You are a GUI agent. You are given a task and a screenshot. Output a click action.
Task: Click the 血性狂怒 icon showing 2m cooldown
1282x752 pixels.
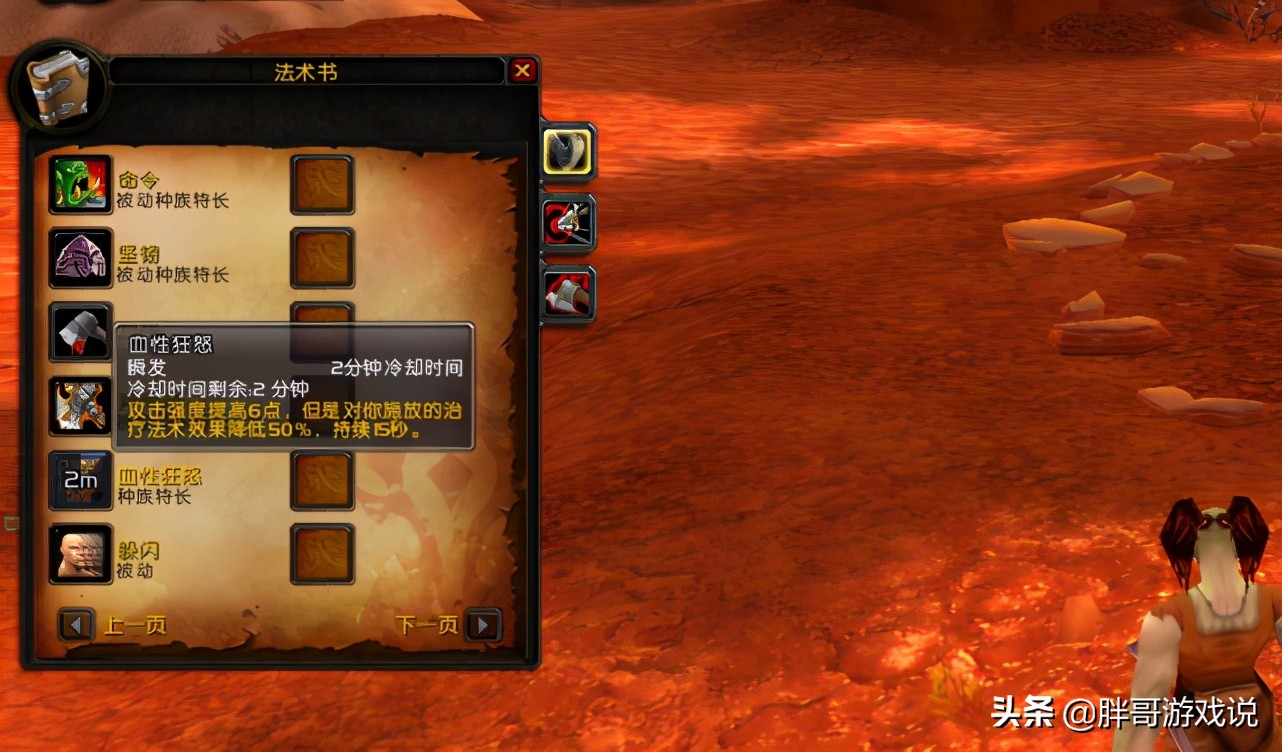tap(80, 478)
